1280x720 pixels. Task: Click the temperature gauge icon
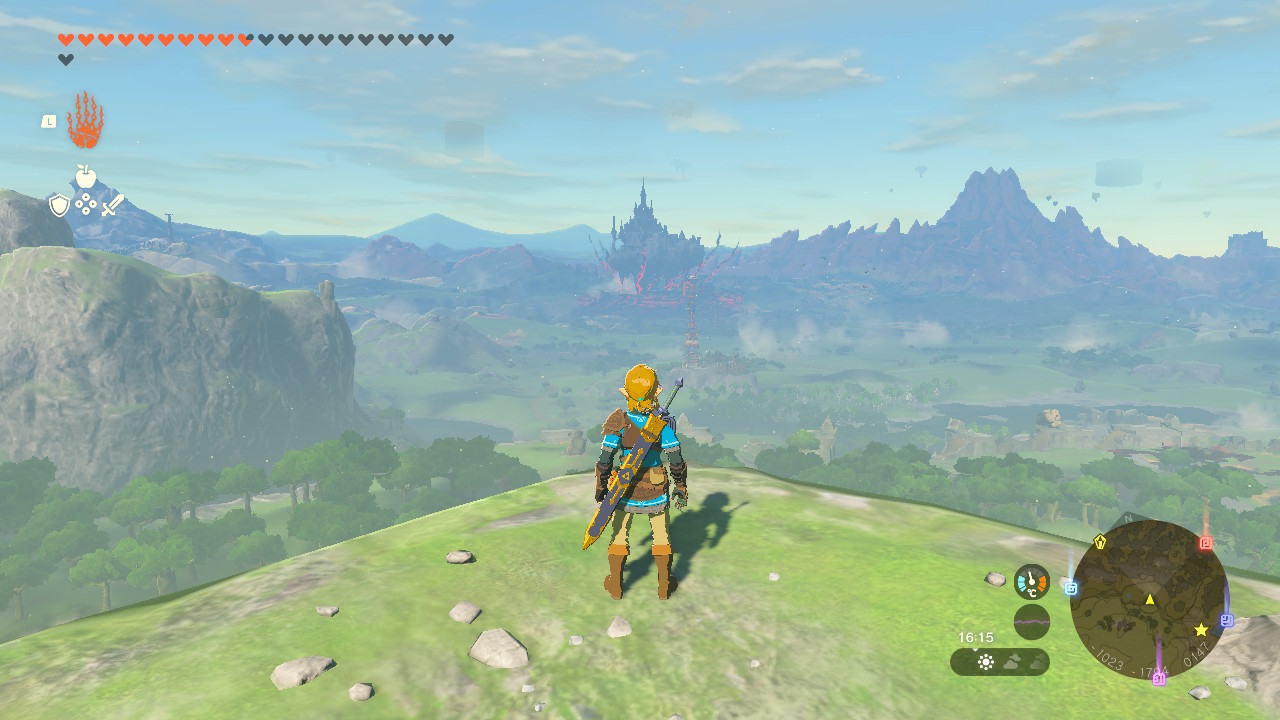click(1032, 582)
